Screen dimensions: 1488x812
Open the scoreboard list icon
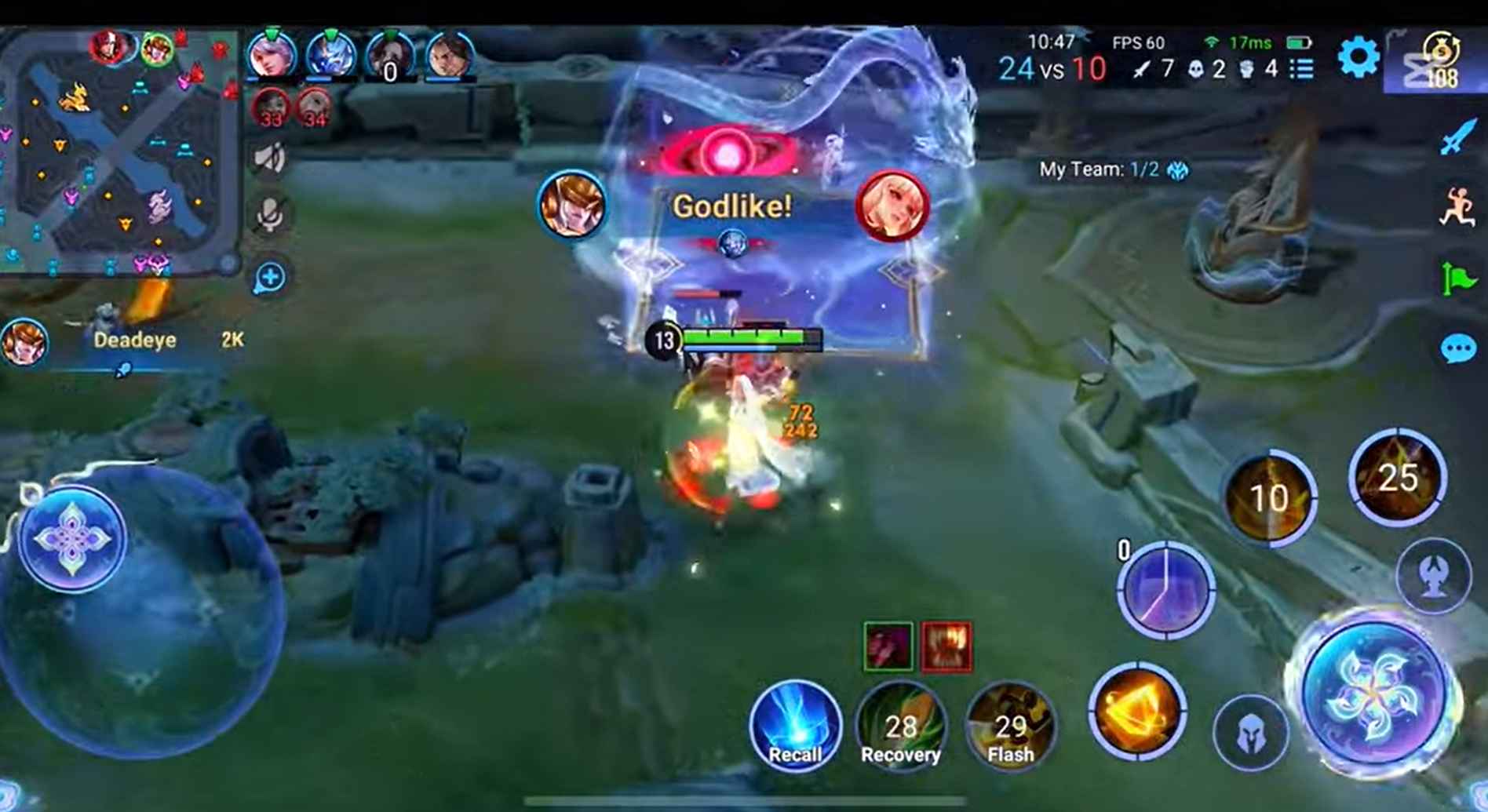tap(1301, 69)
